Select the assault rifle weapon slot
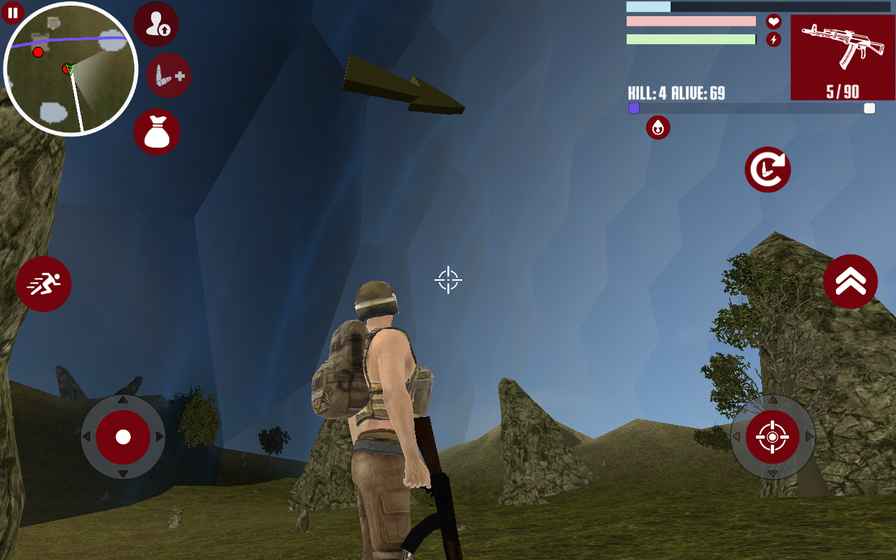 [x=842, y=57]
